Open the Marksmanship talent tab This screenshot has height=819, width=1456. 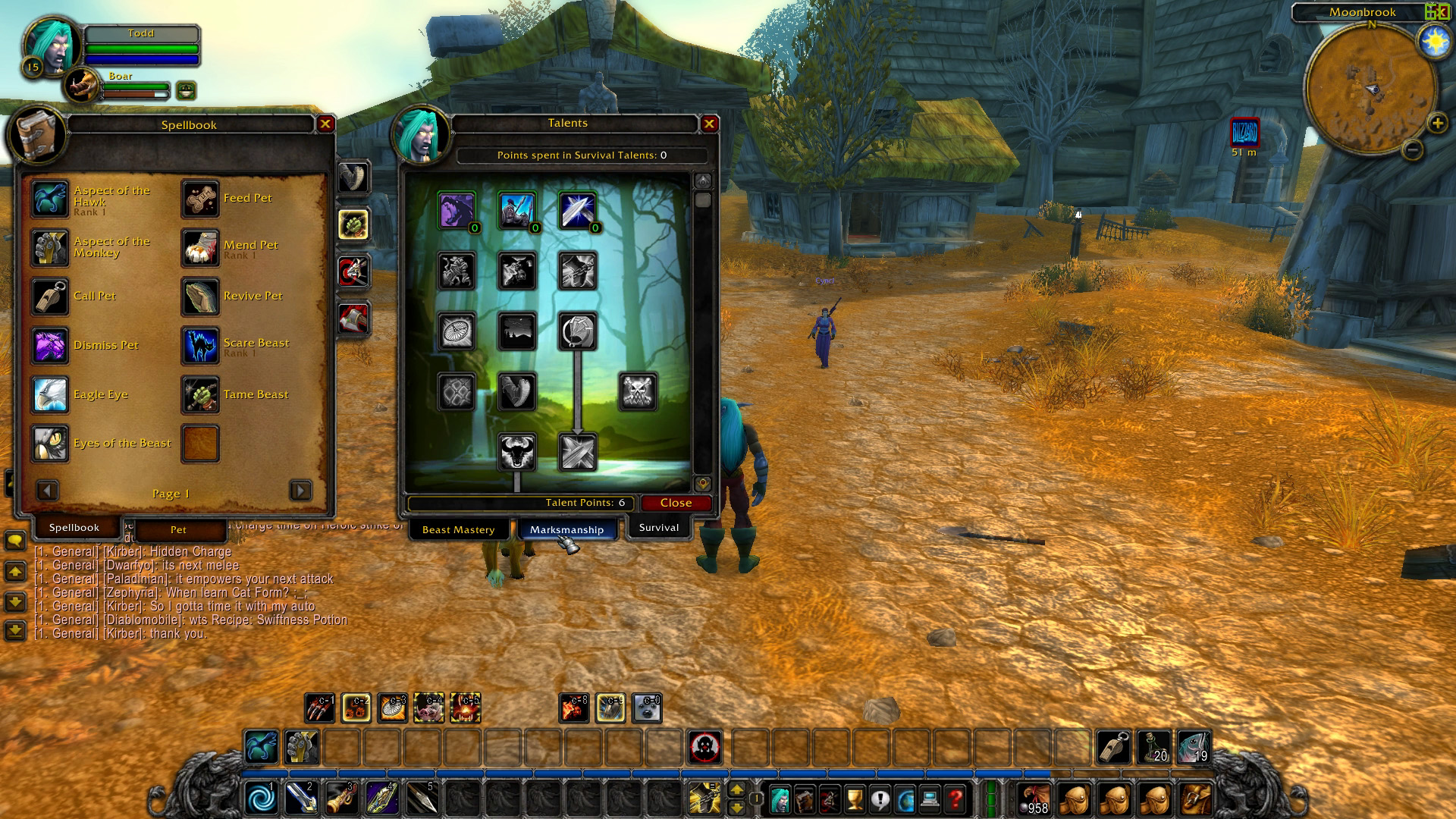[x=566, y=529]
